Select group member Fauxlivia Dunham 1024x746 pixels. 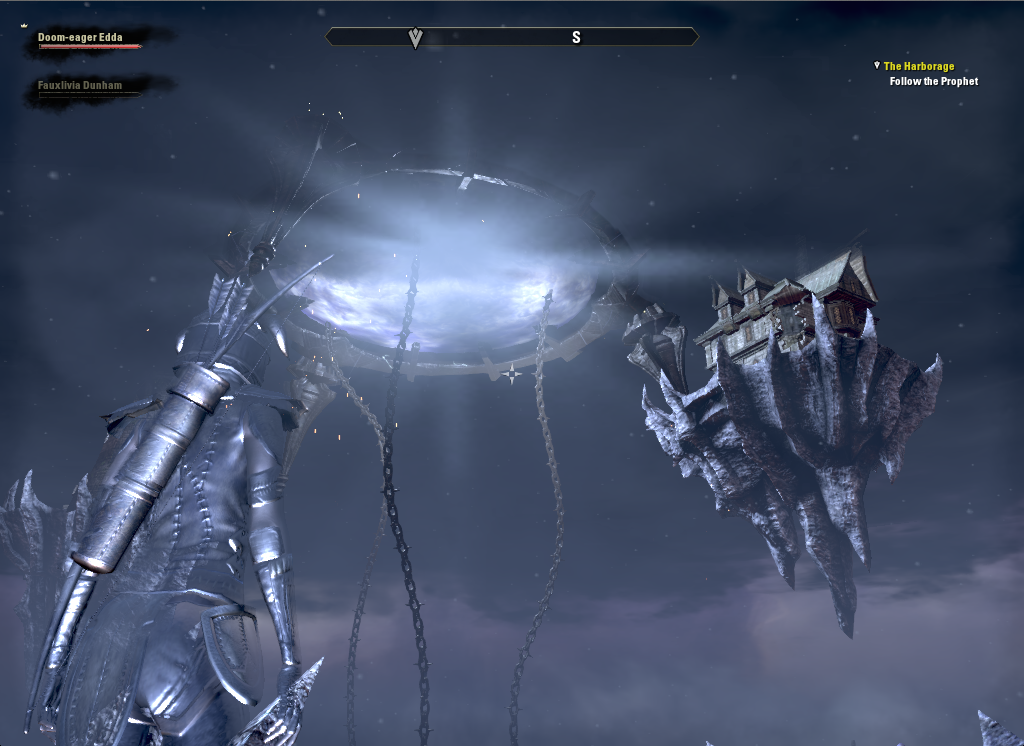[x=80, y=86]
